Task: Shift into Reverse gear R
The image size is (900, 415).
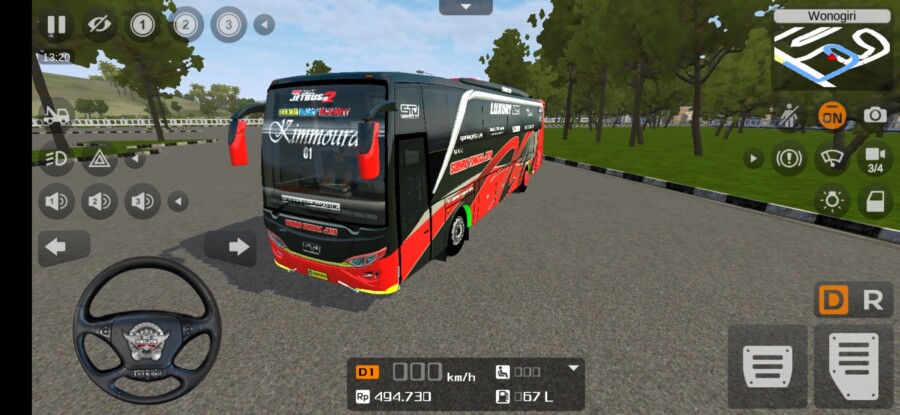Action: (873, 300)
